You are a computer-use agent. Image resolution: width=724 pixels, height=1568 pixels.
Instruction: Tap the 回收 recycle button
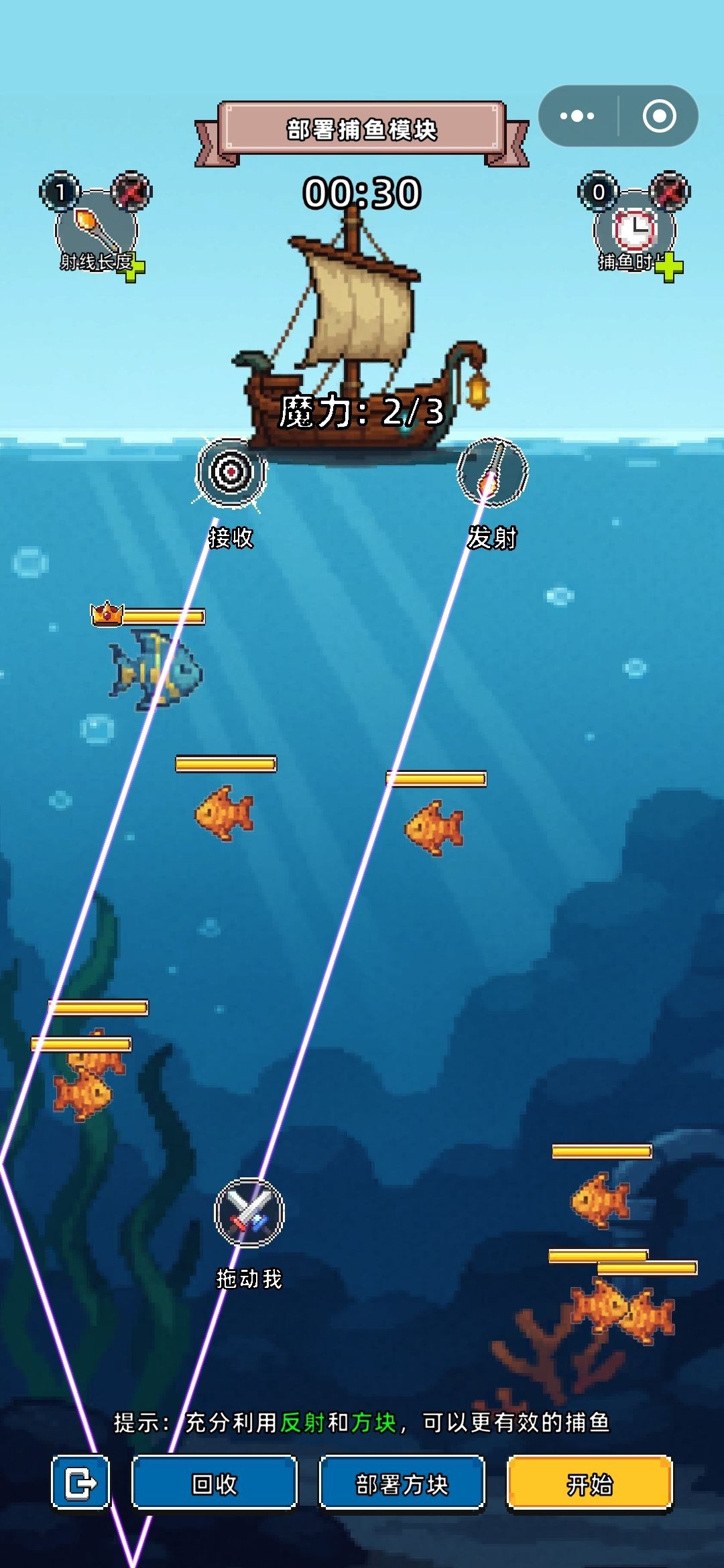(215, 1484)
